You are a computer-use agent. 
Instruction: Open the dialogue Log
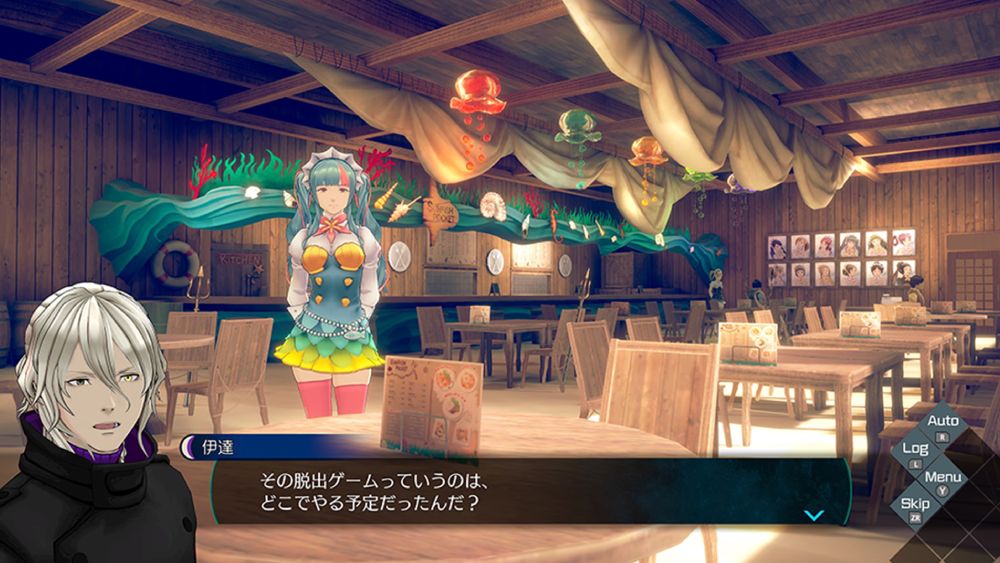click(916, 450)
